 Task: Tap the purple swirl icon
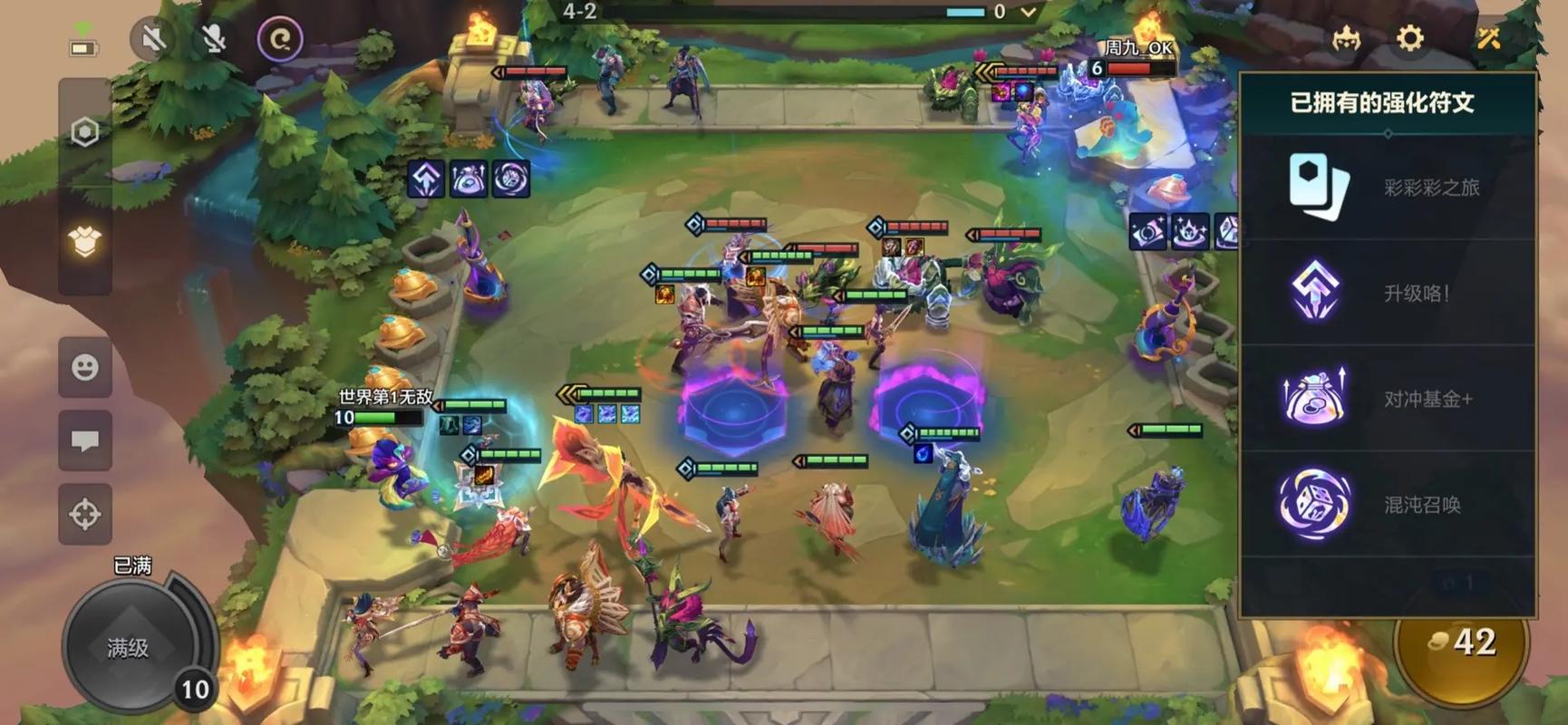280,39
